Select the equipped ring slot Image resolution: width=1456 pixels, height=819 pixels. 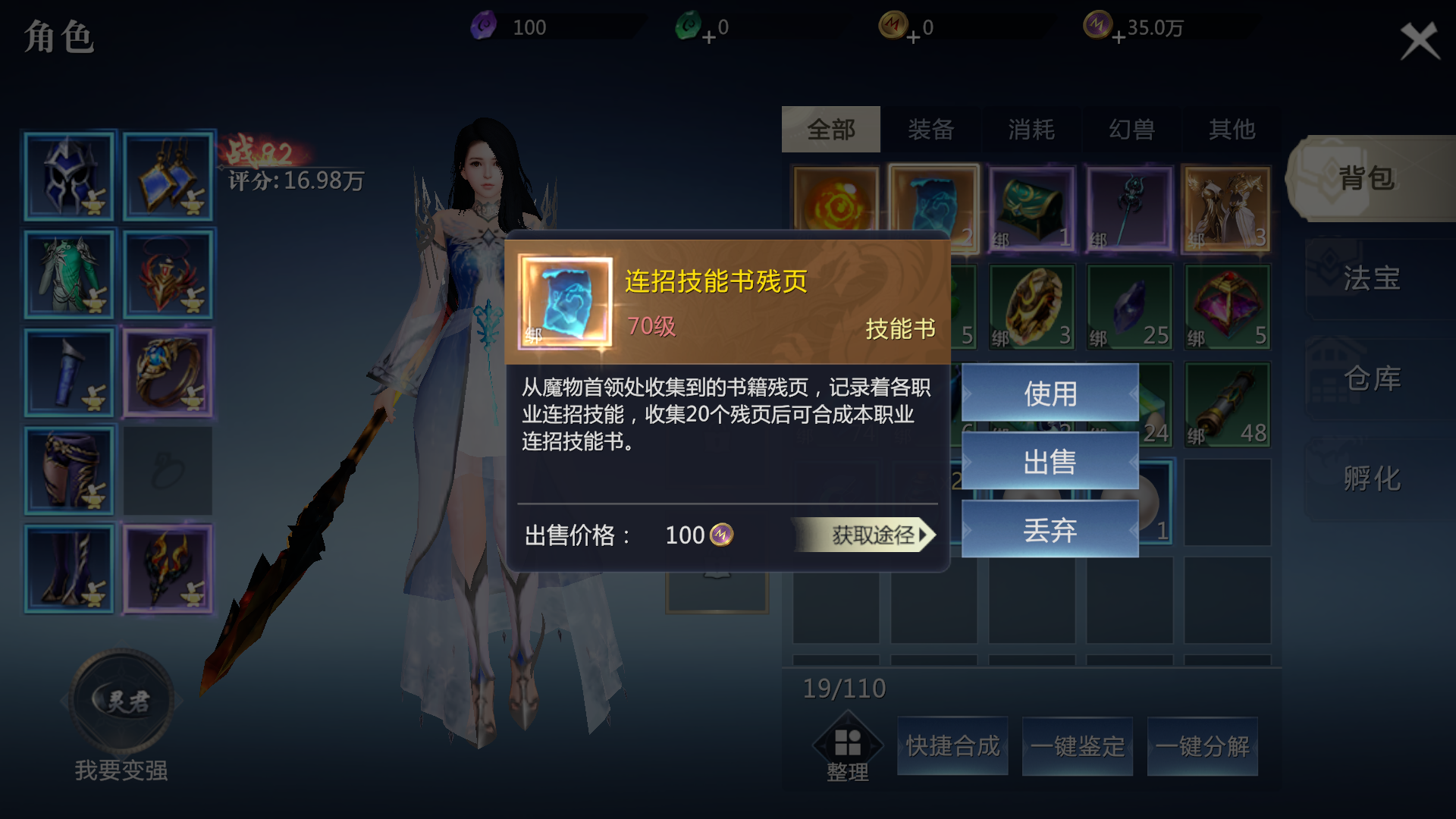tap(168, 372)
